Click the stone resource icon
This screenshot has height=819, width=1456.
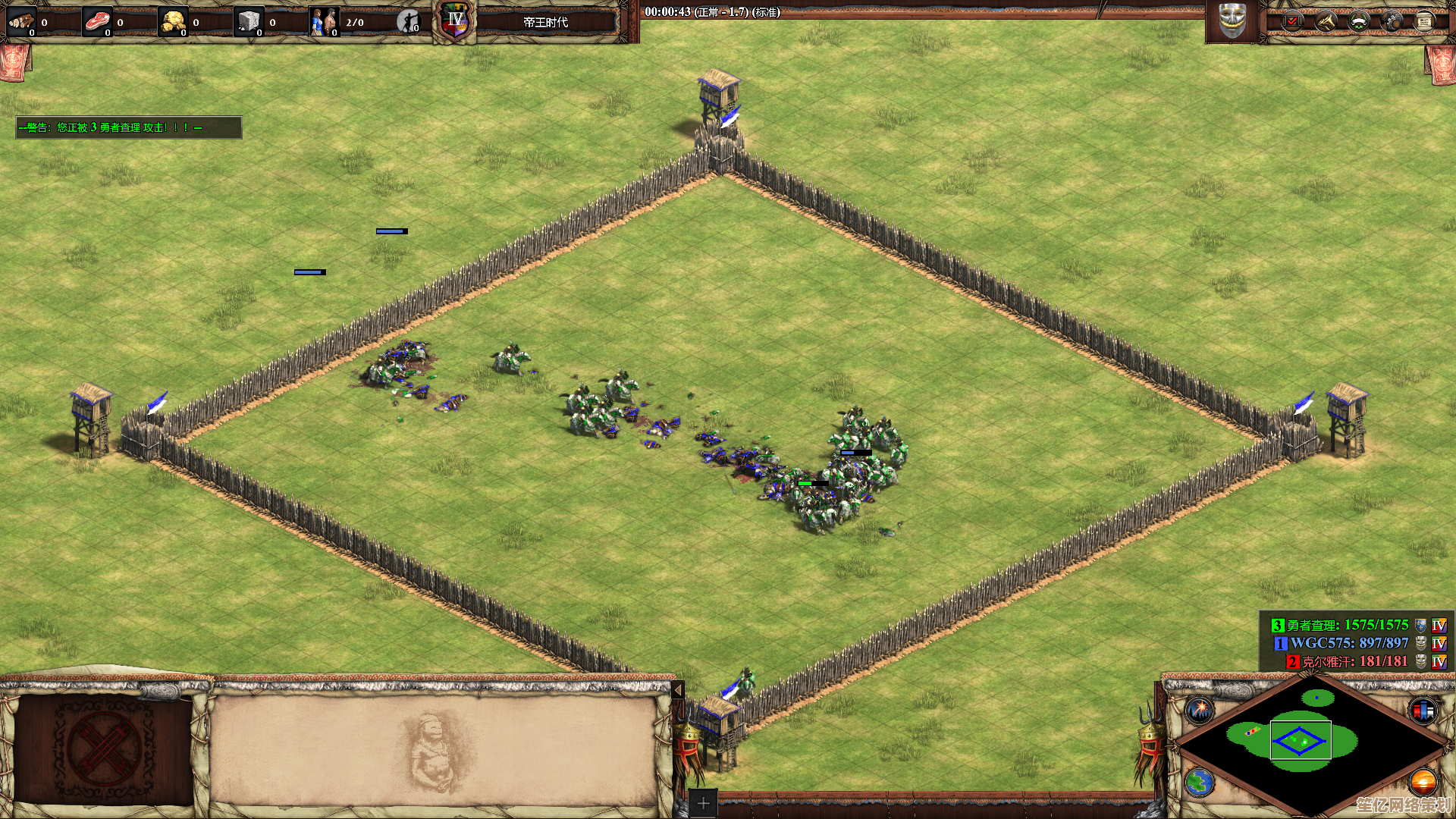tap(249, 22)
